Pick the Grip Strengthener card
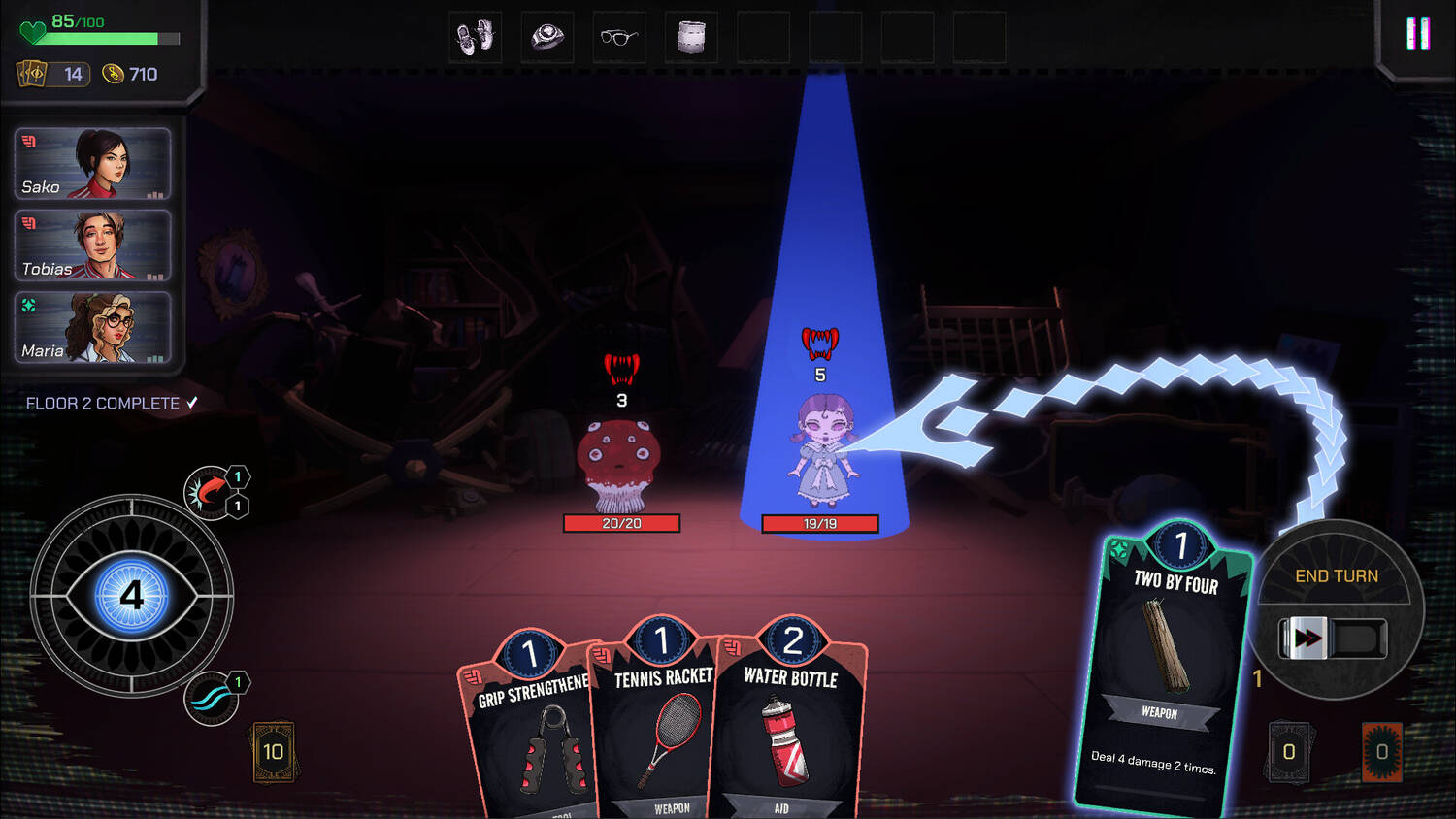This screenshot has height=819, width=1456. 529,728
